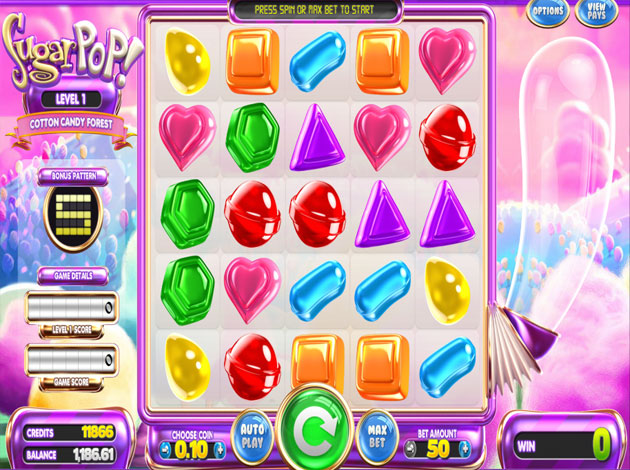Viewport: 630px width, 470px height.
Task: Open the Options menu
Action: coord(548,12)
